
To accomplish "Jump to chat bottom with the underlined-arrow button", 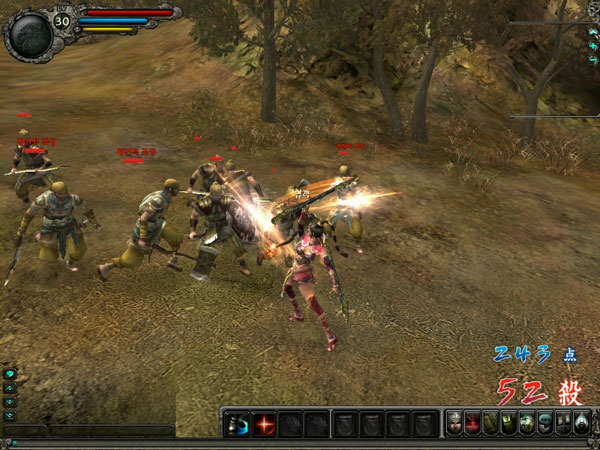I will point(10,415).
